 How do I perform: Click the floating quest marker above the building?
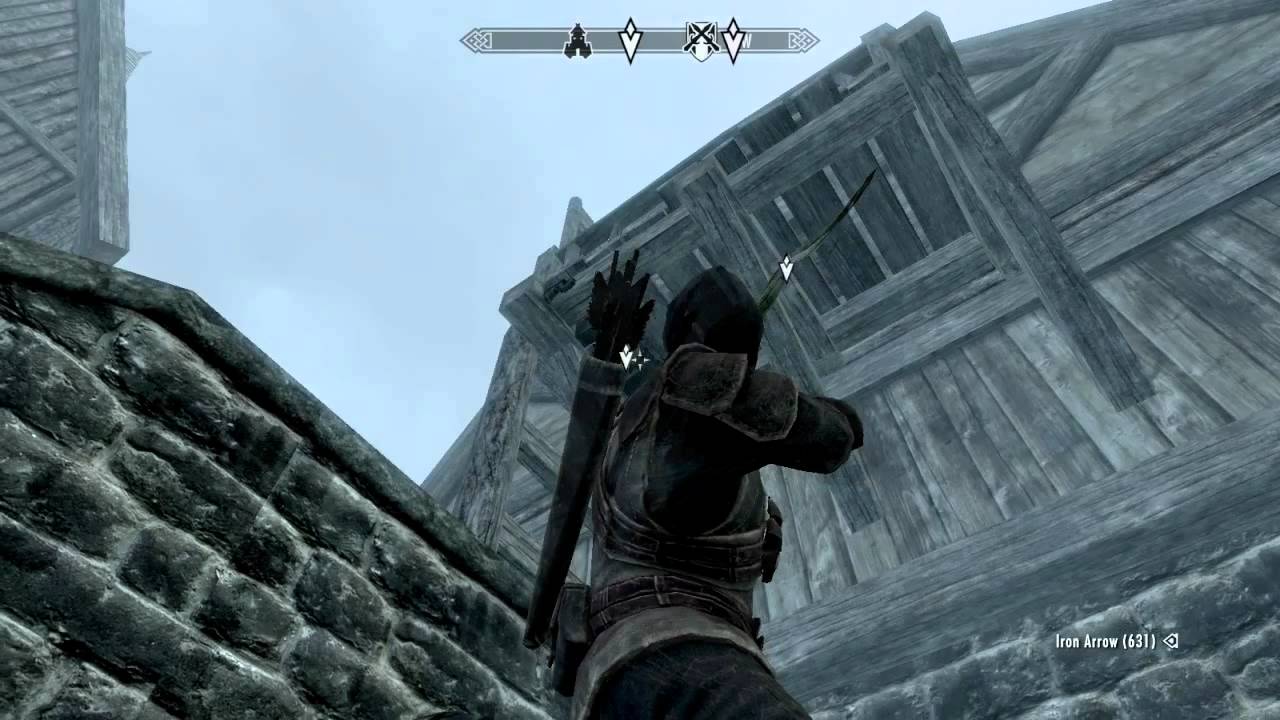[x=786, y=268]
